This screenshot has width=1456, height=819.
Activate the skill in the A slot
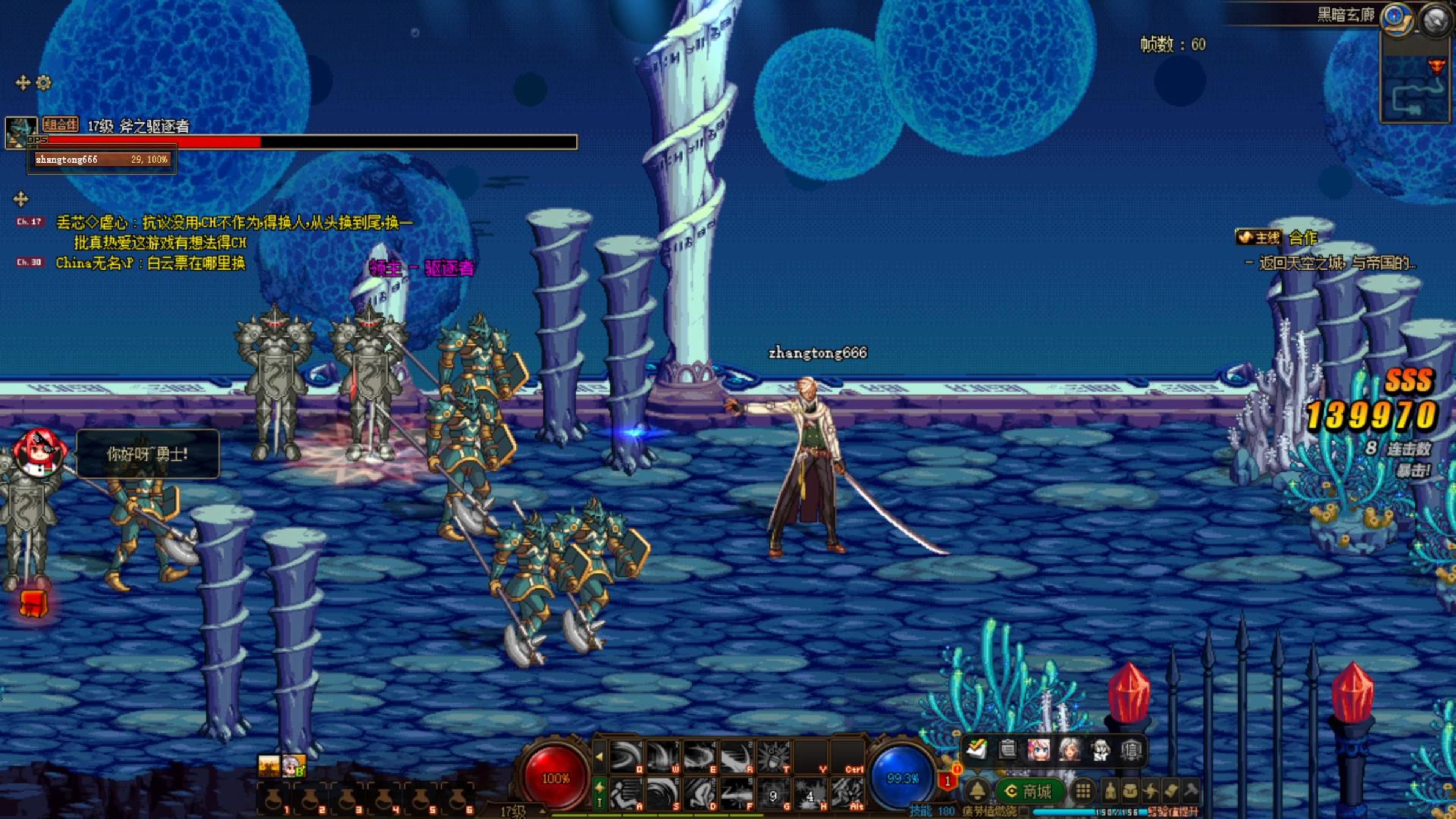pyautogui.click(x=625, y=793)
